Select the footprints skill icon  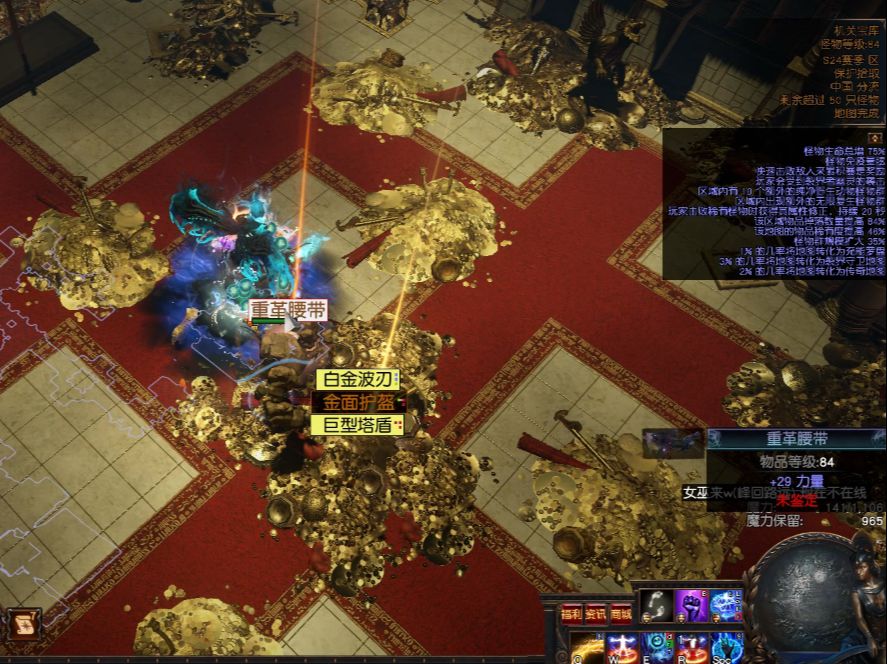point(656,607)
